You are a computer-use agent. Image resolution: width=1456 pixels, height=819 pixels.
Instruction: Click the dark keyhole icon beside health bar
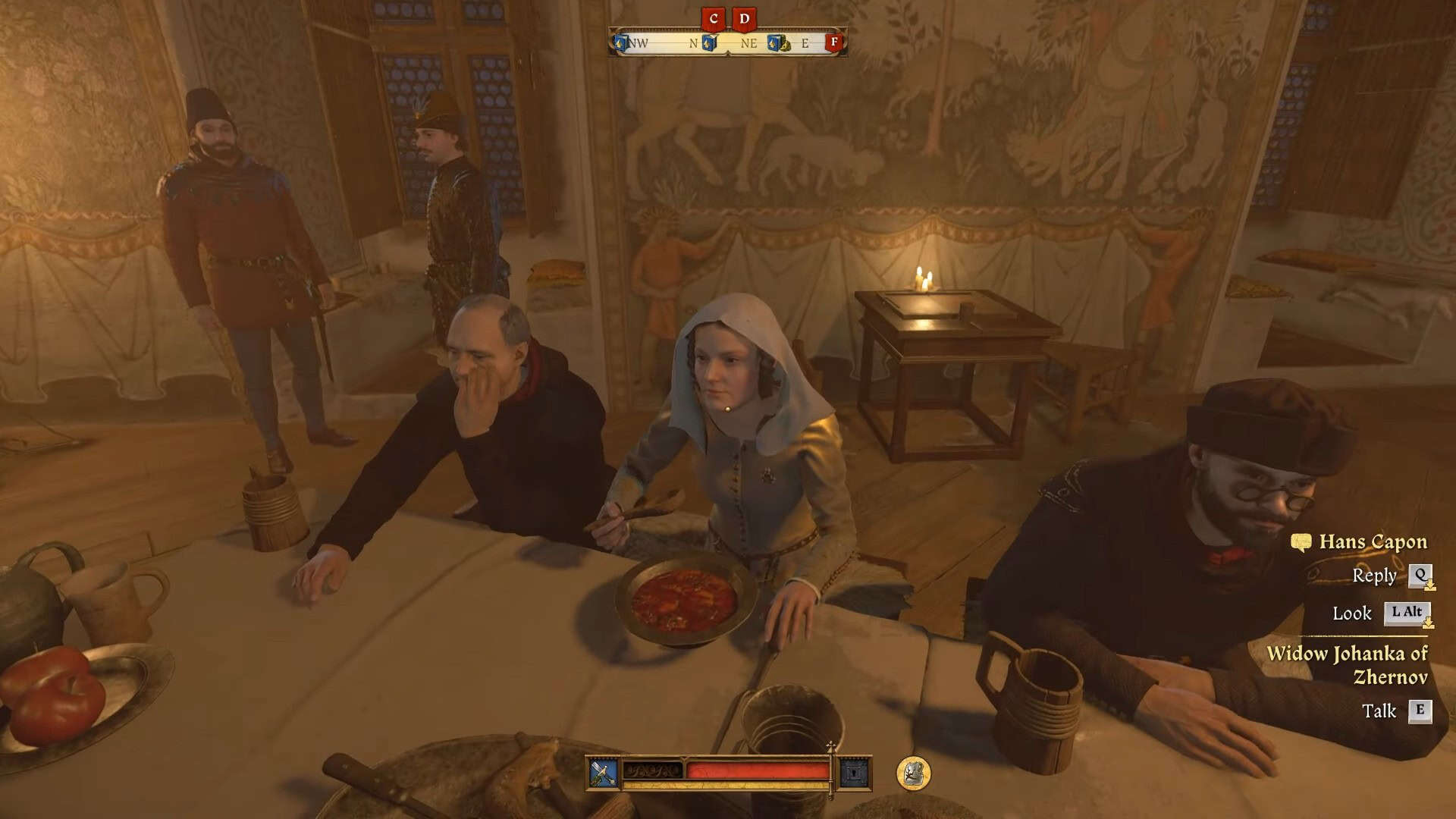[x=855, y=773]
